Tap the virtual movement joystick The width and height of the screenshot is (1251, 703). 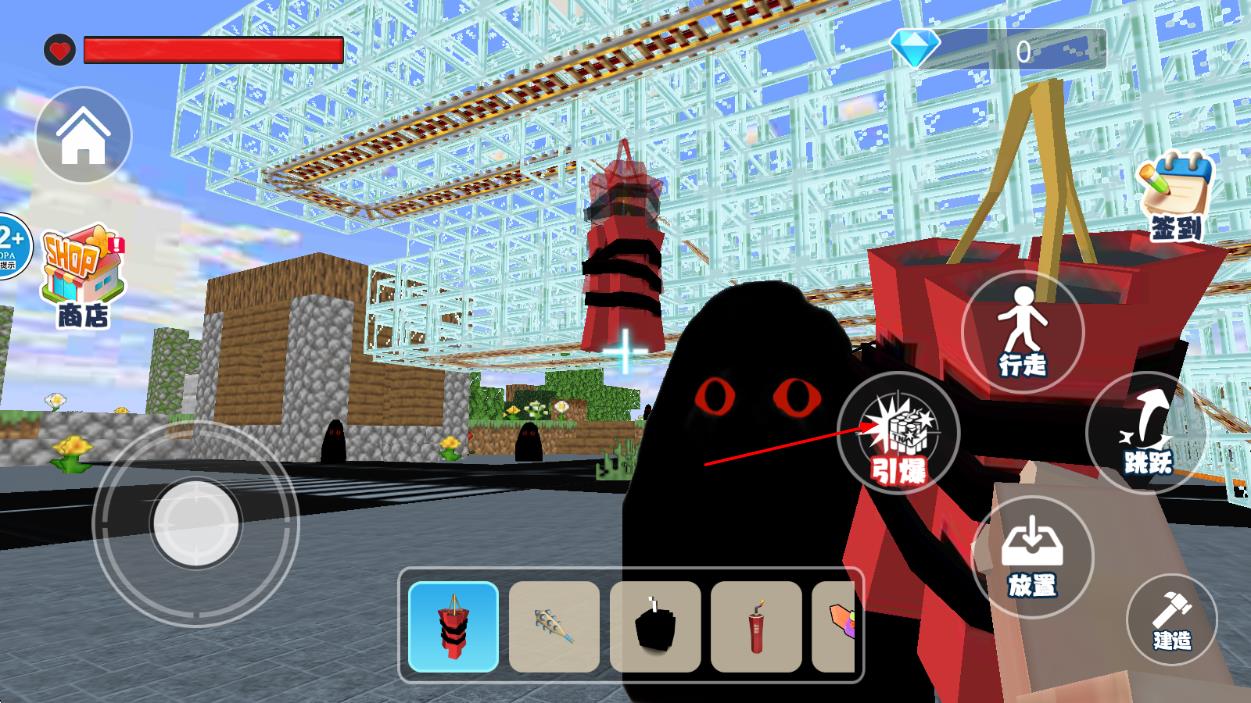[195, 521]
